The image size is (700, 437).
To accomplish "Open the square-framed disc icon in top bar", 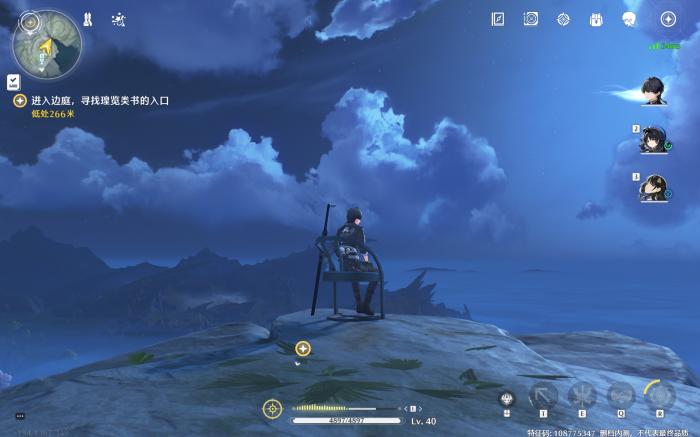I will [x=531, y=19].
